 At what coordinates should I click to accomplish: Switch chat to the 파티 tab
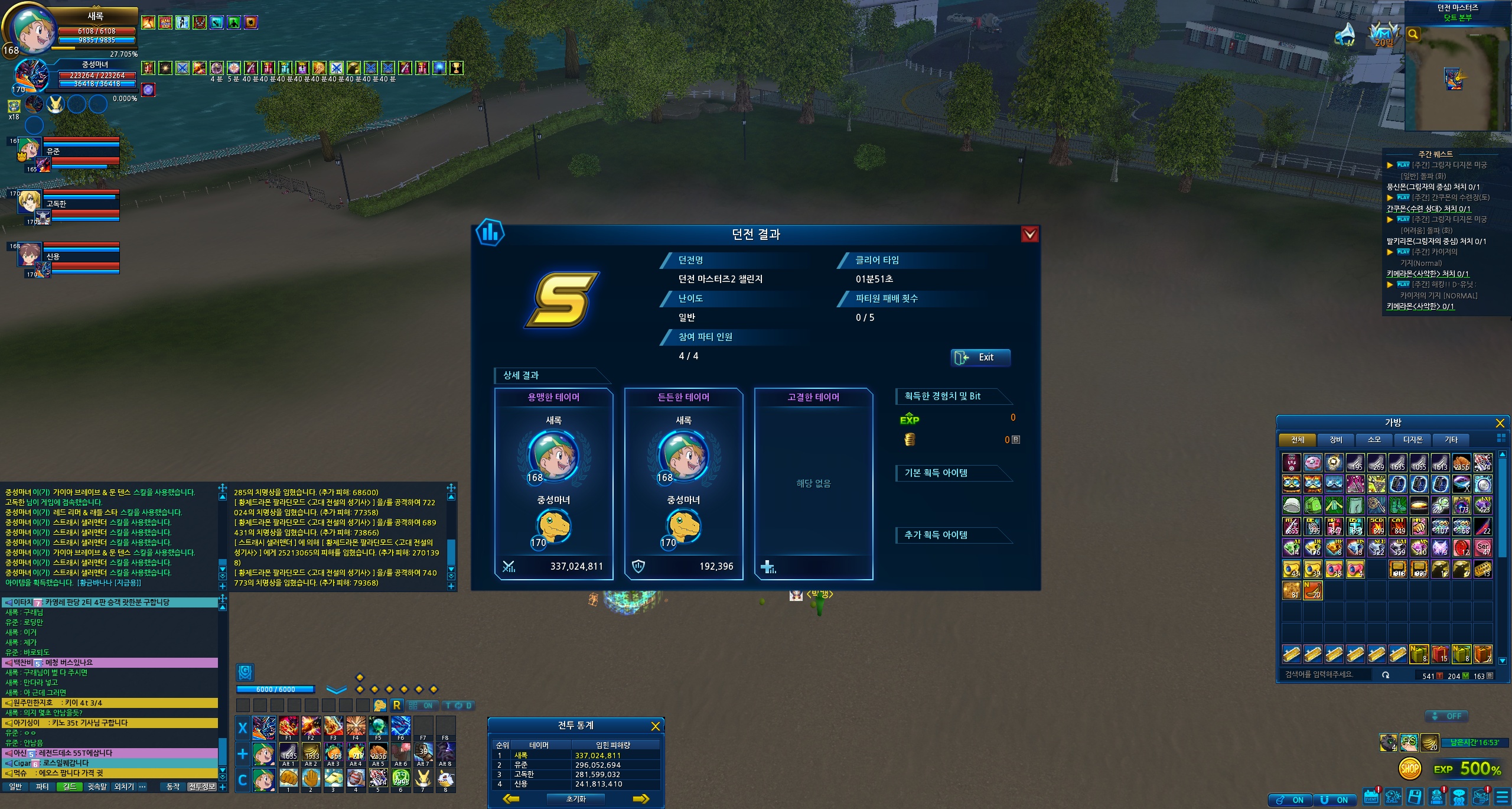42,787
